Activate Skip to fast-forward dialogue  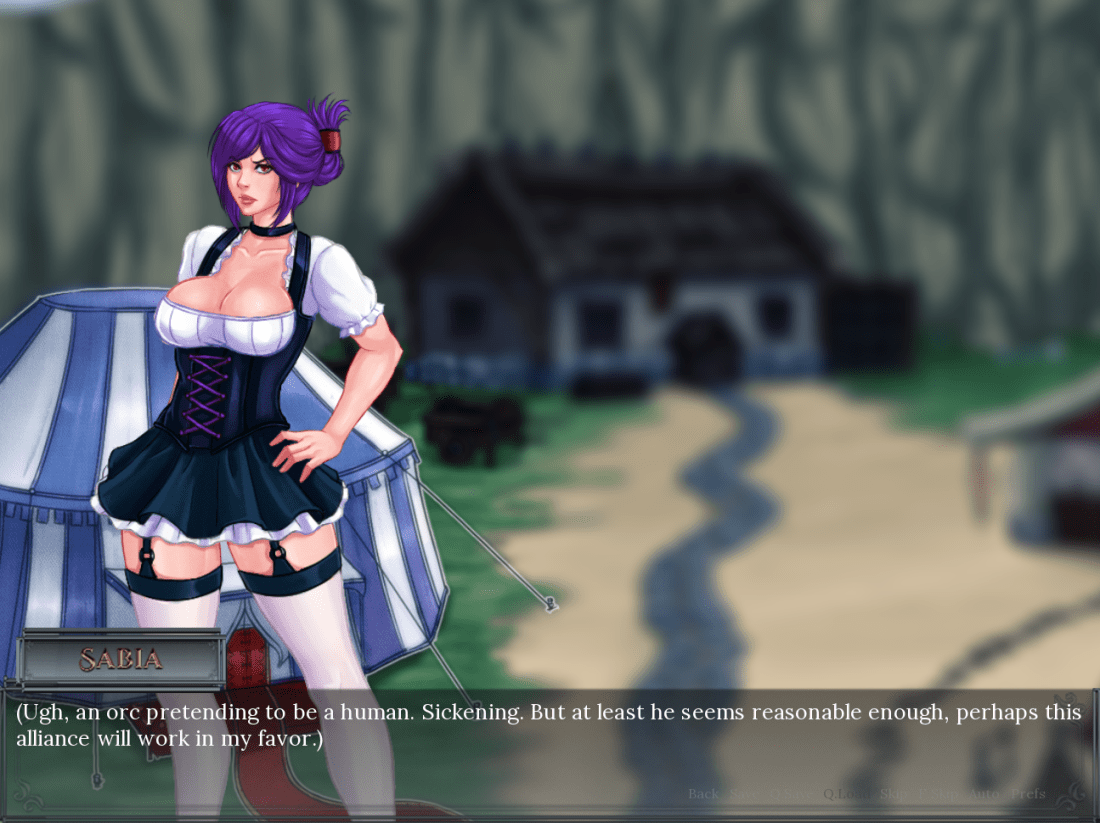[893, 794]
